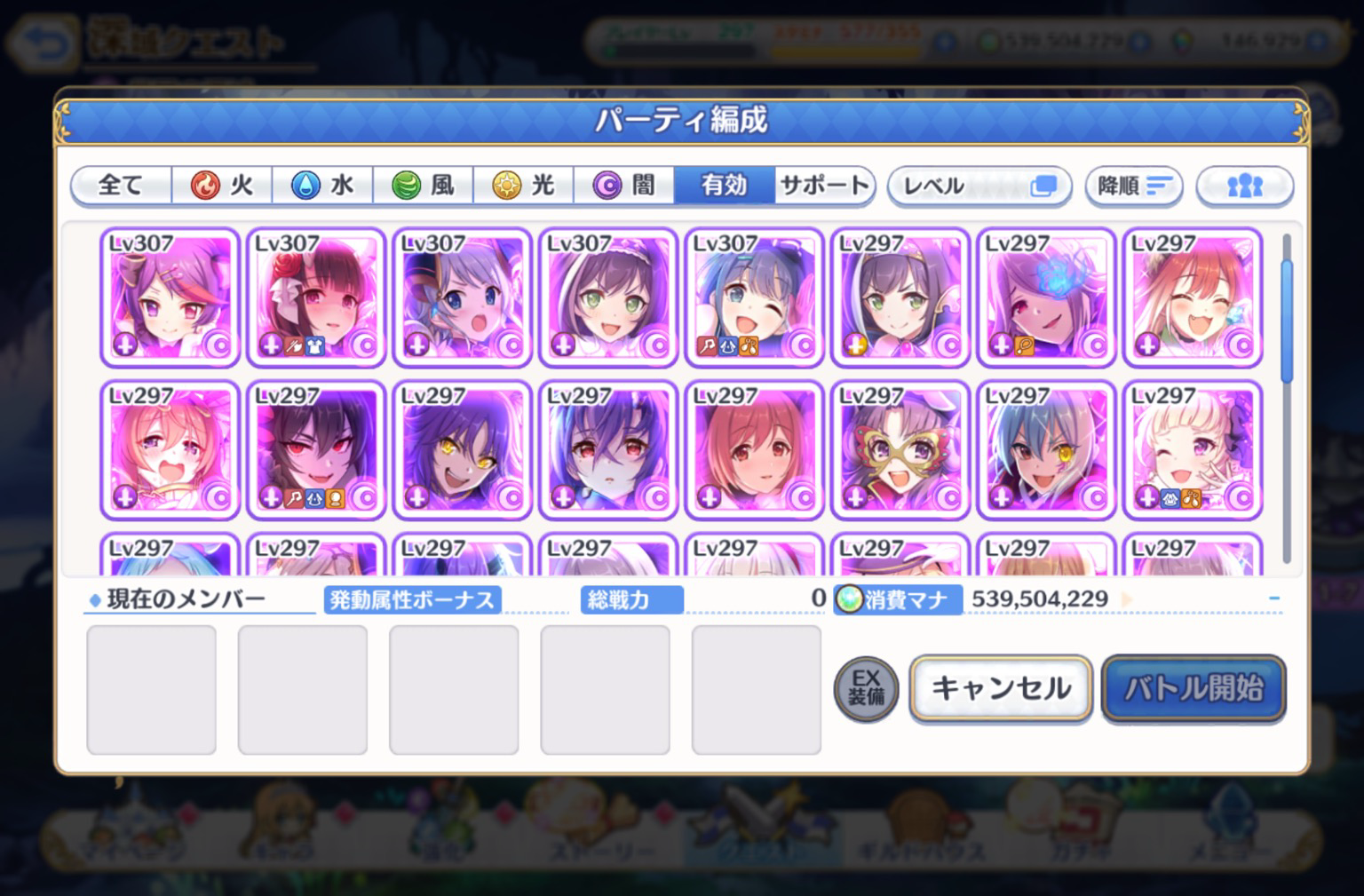Select the winking blue-haired Lv307 character
The width and height of the screenshot is (1364, 896).
(754, 297)
